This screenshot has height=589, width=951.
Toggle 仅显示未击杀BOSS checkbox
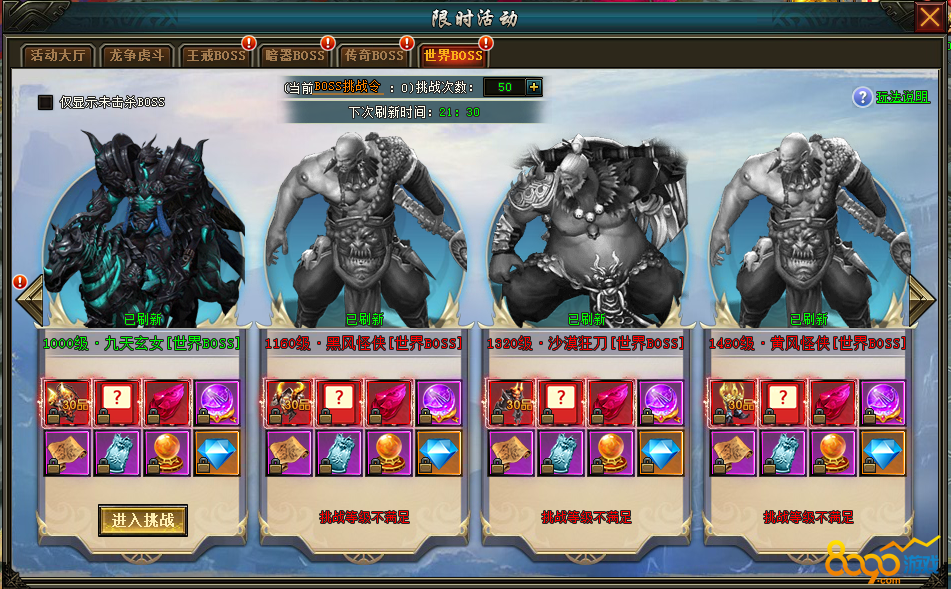pos(45,102)
